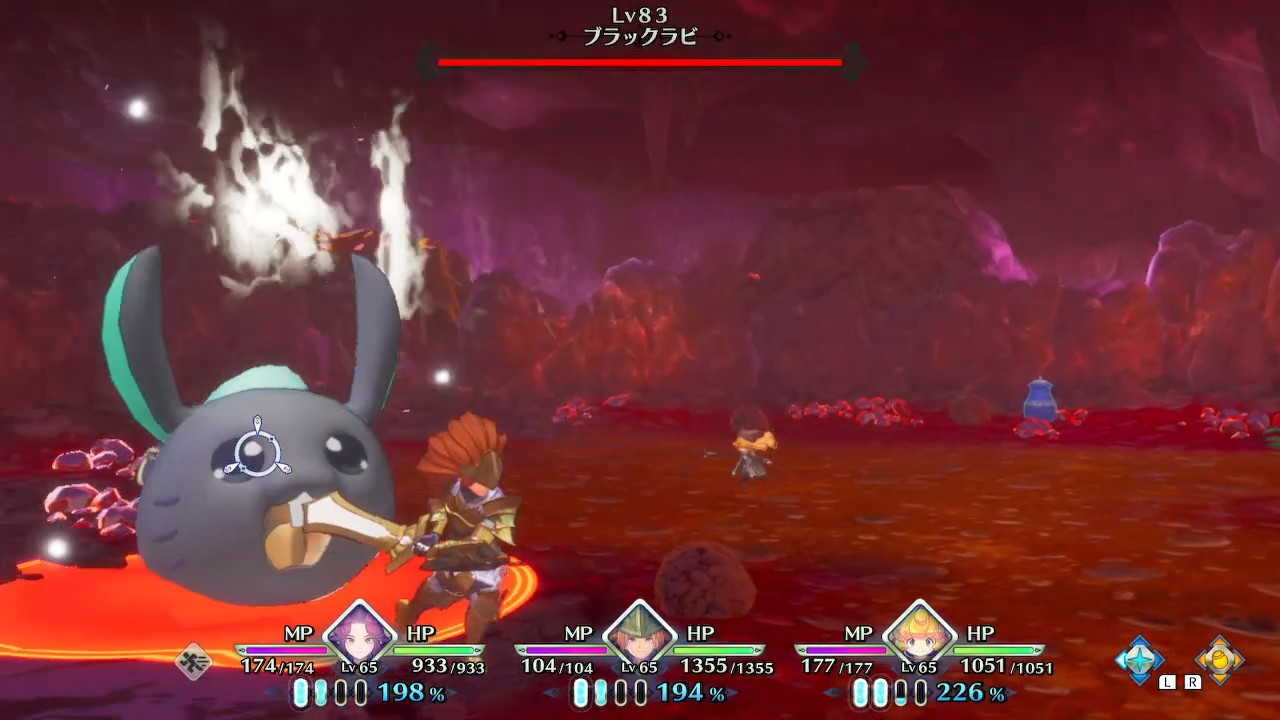1280x720 pixels.
Task: Open the blue star shortcut wheel
Action: [1140, 660]
